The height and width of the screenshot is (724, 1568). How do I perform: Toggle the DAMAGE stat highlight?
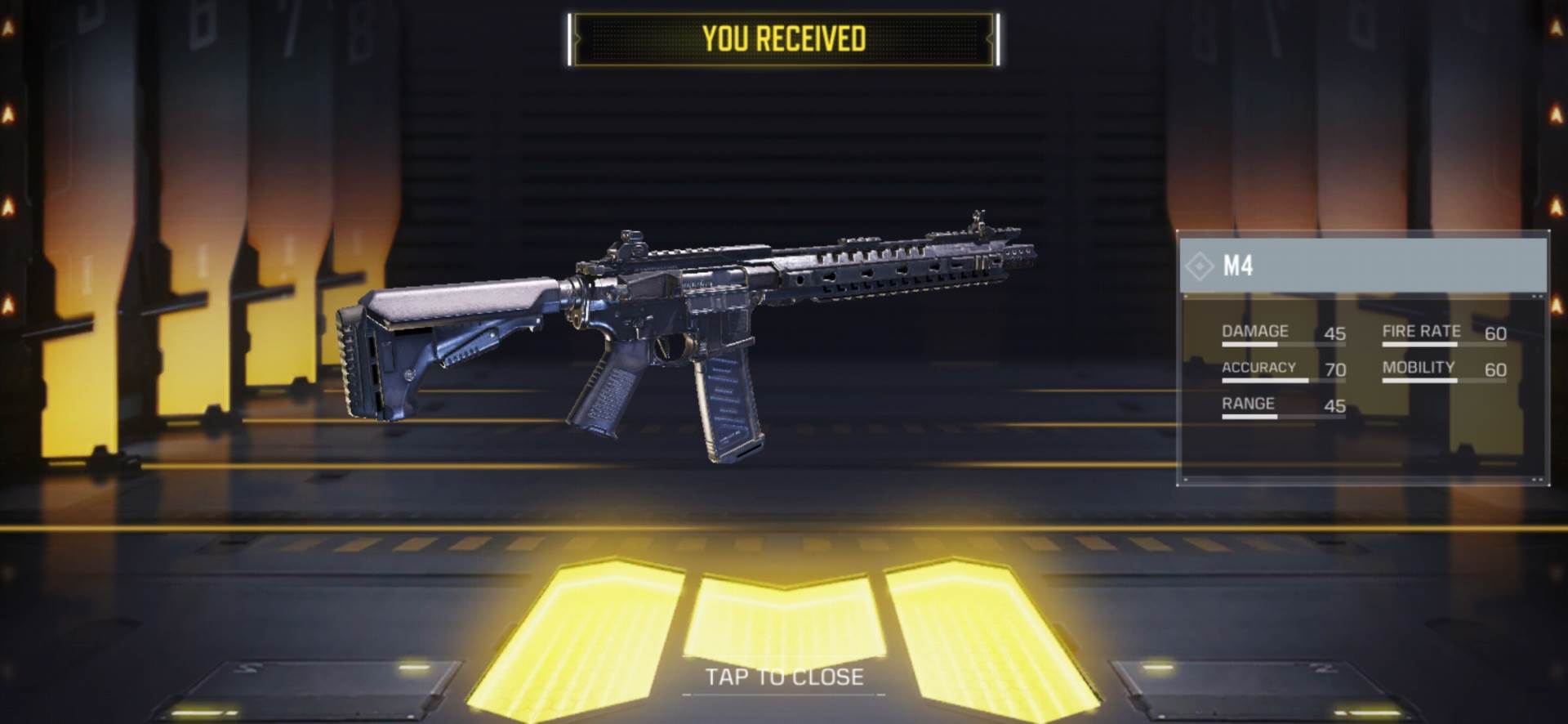pyautogui.click(x=1254, y=332)
